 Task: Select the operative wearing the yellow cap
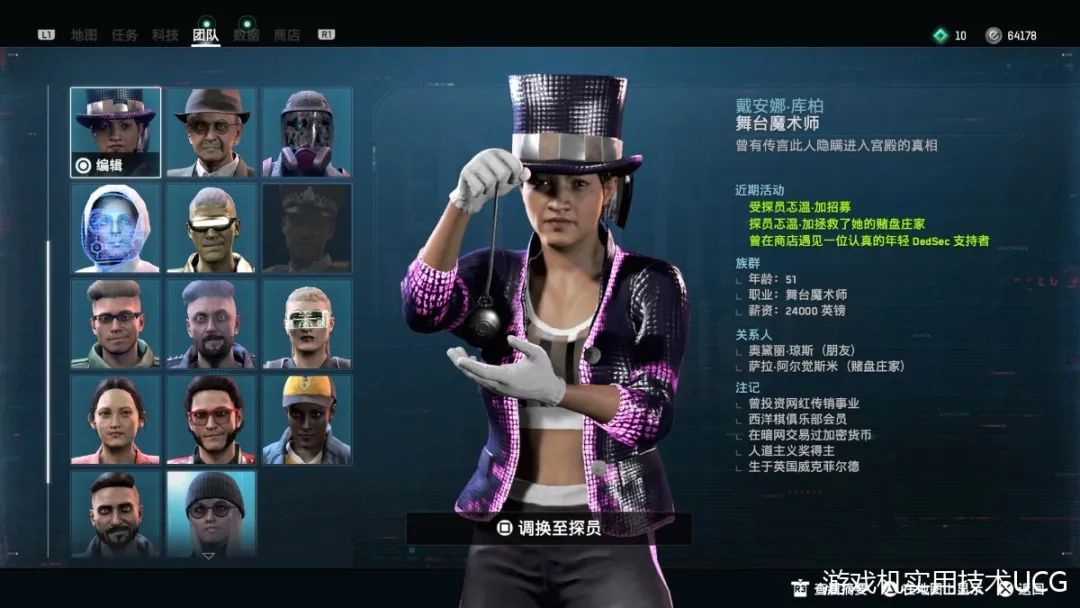pos(307,420)
